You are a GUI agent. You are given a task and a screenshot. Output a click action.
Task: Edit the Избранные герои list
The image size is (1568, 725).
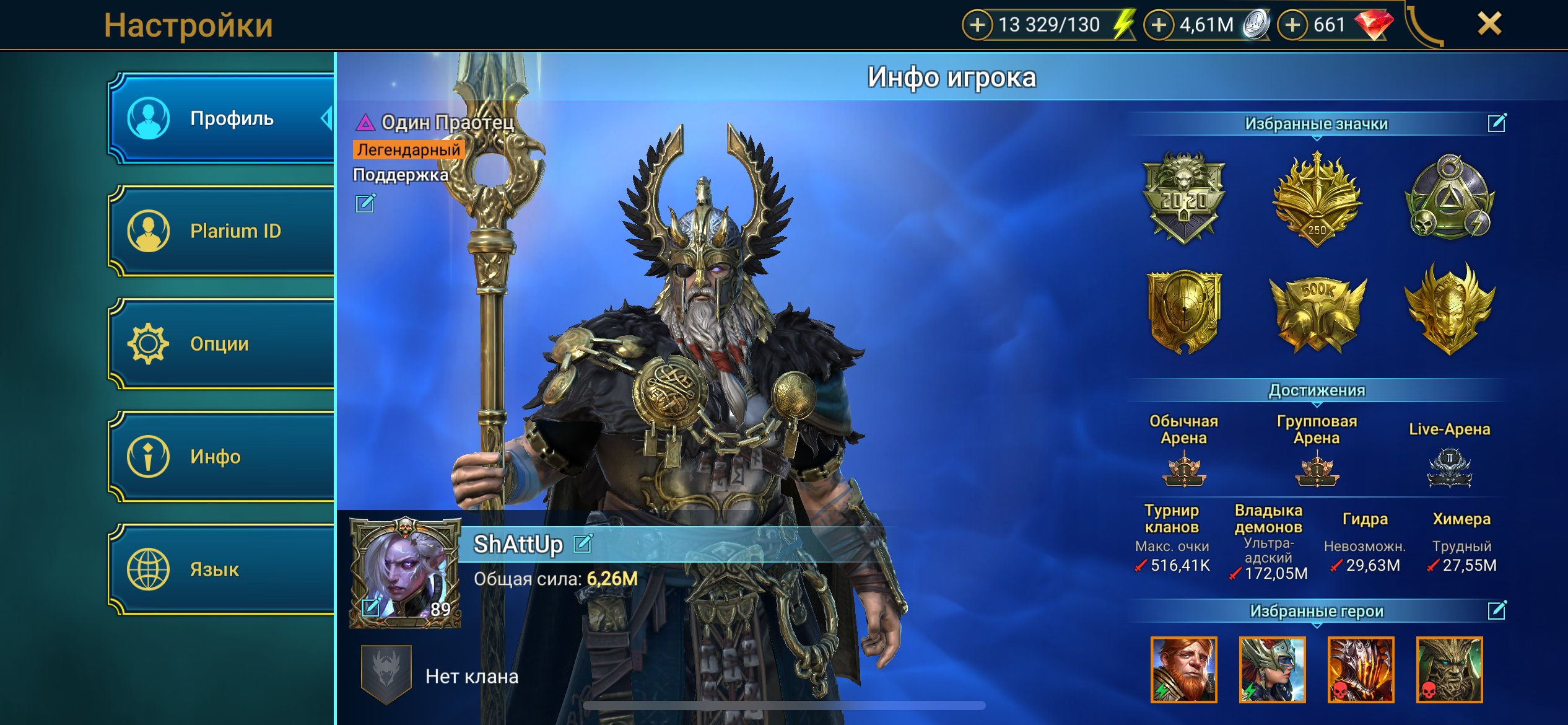pos(1496,610)
